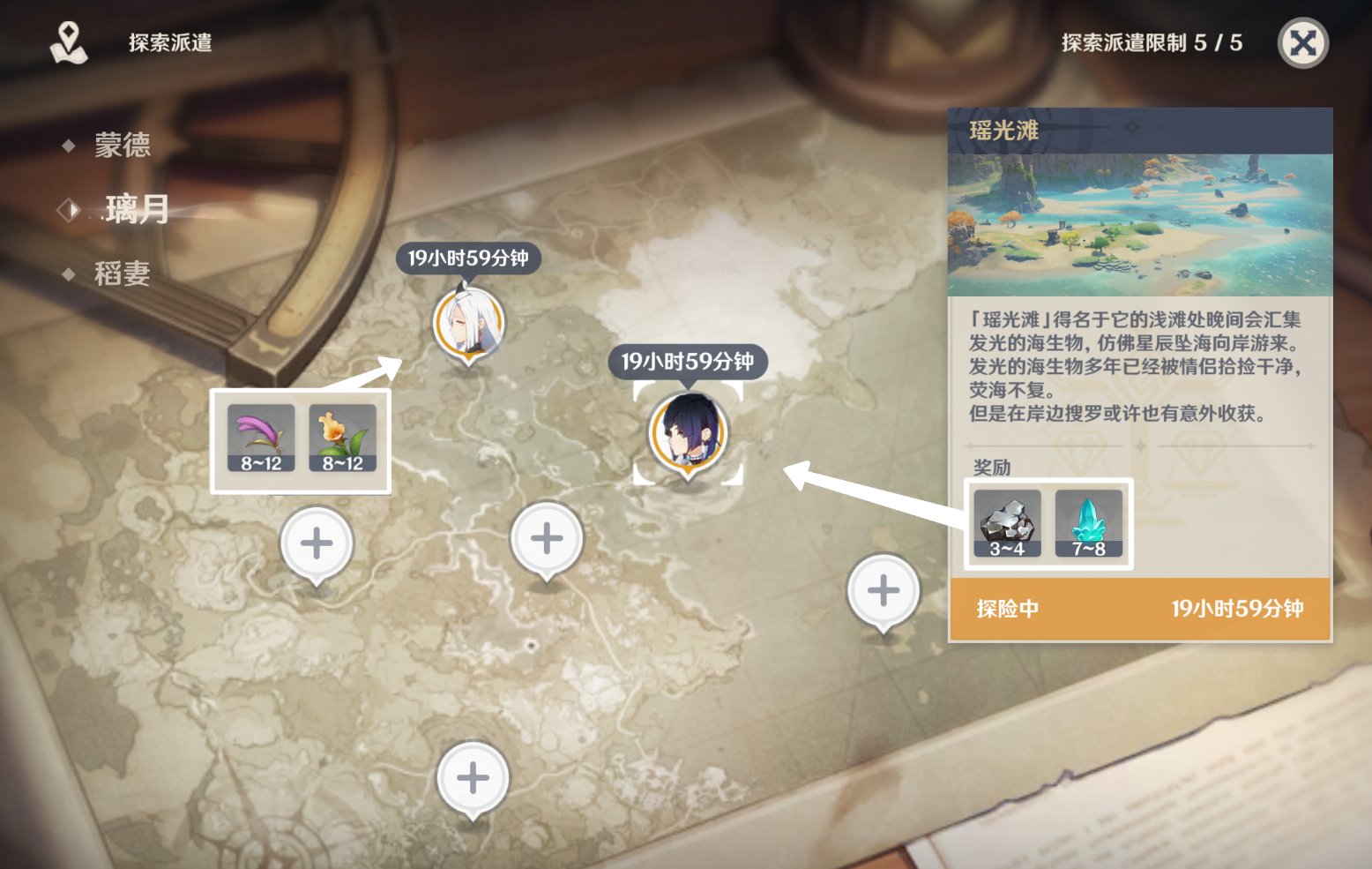Select the white-haired character expedition marker
The width and height of the screenshot is (1372, 869).
468,322
